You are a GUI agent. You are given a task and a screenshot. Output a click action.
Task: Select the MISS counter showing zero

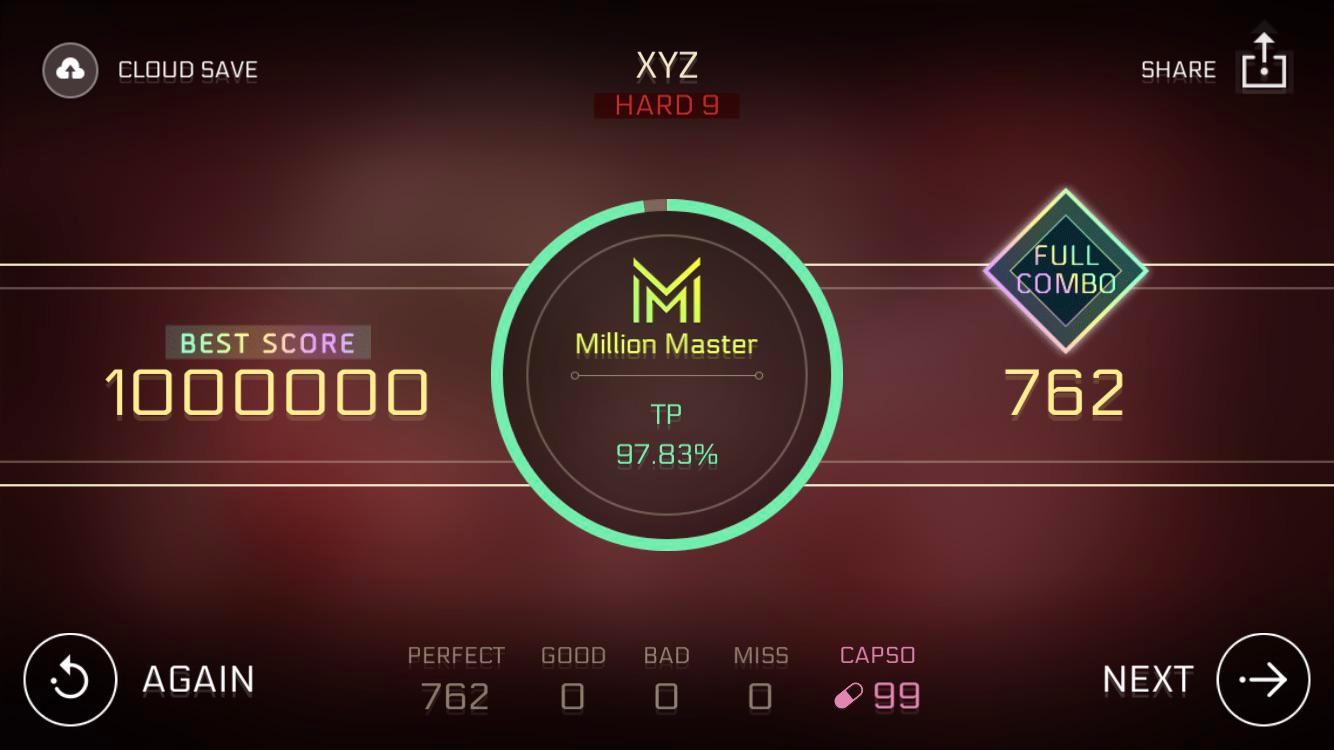[761, 694]
